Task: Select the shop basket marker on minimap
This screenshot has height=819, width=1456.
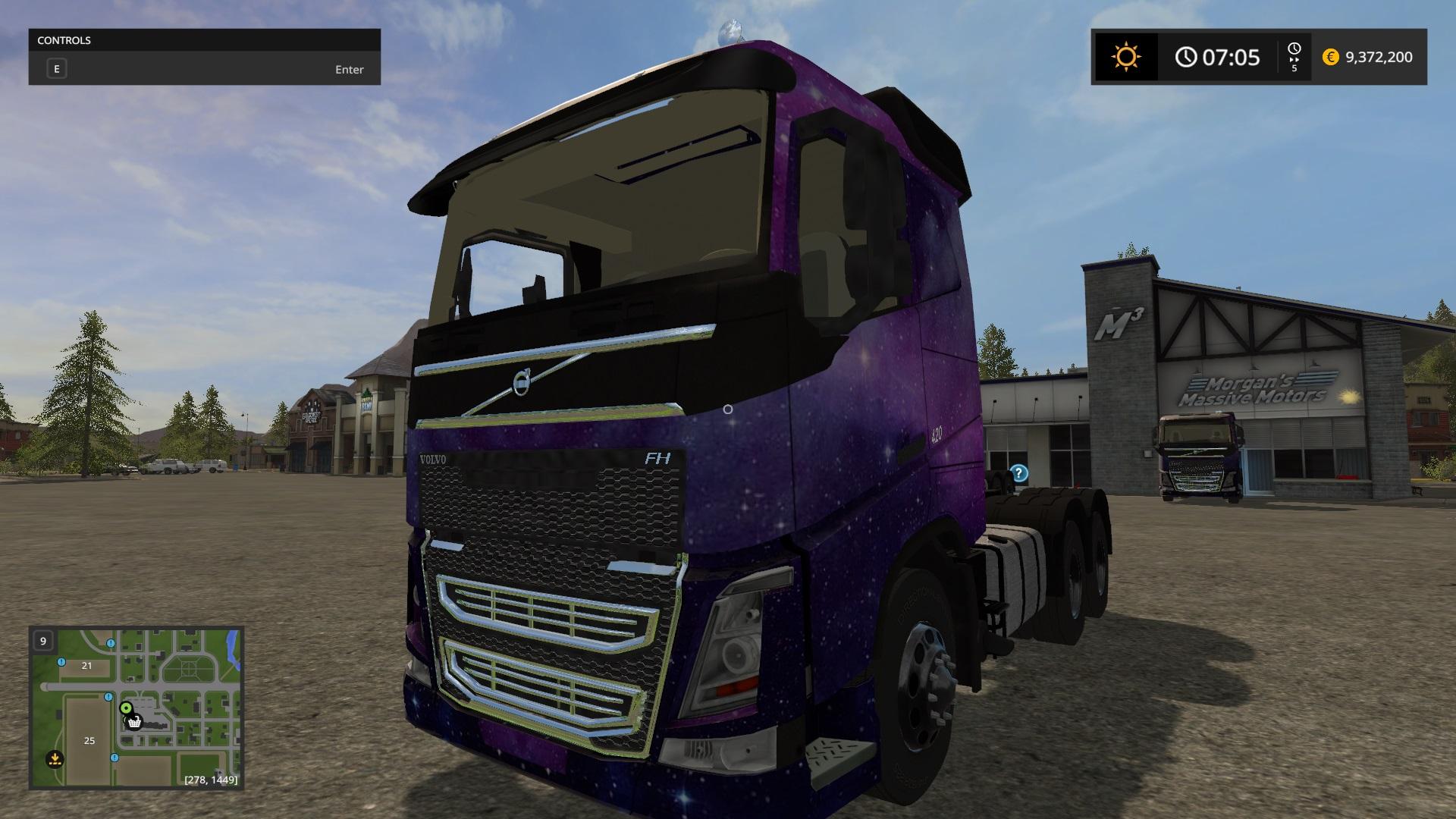Action: [x=134, y=722]
